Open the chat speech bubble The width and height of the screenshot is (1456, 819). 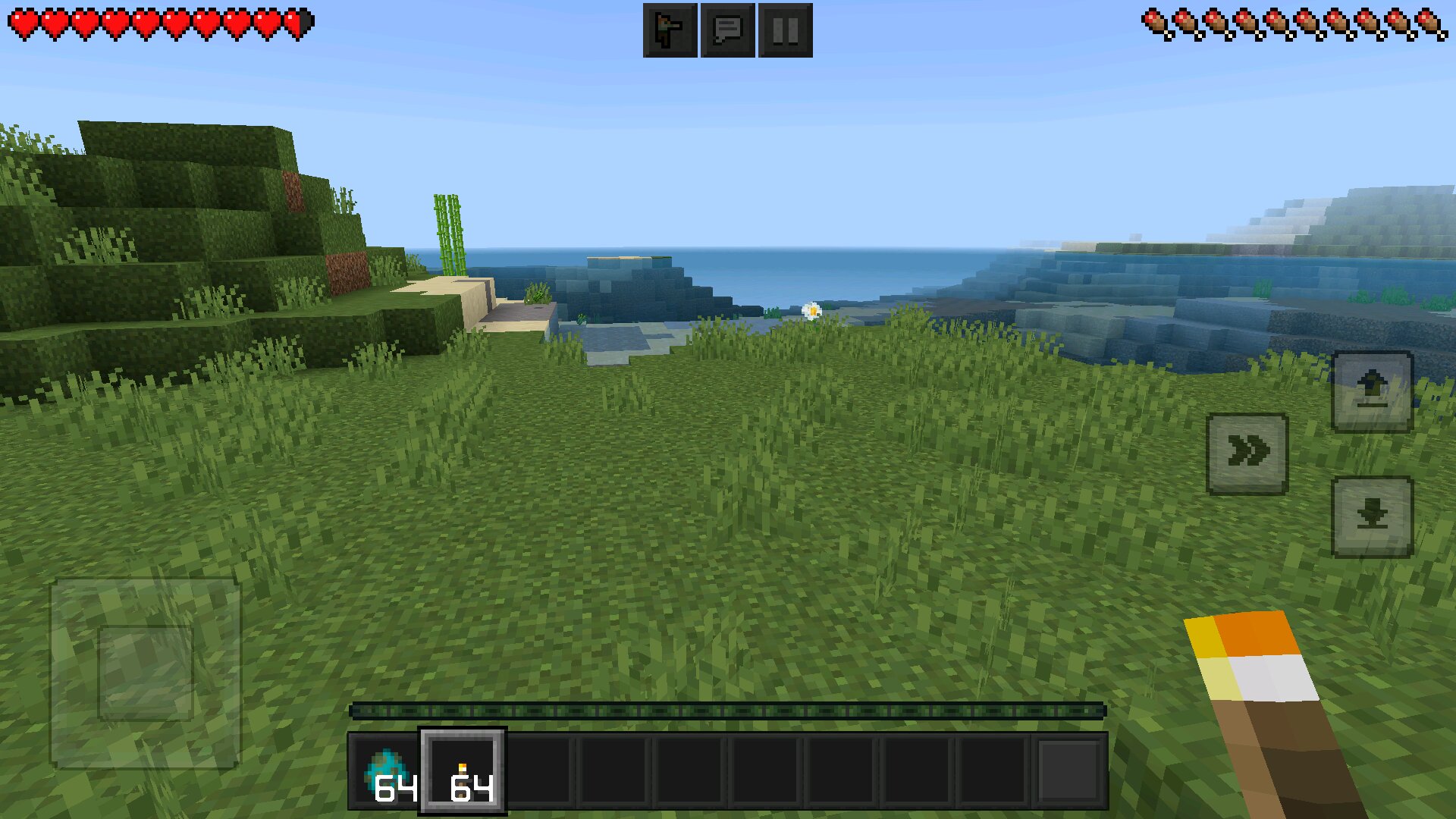coord(727,30)
